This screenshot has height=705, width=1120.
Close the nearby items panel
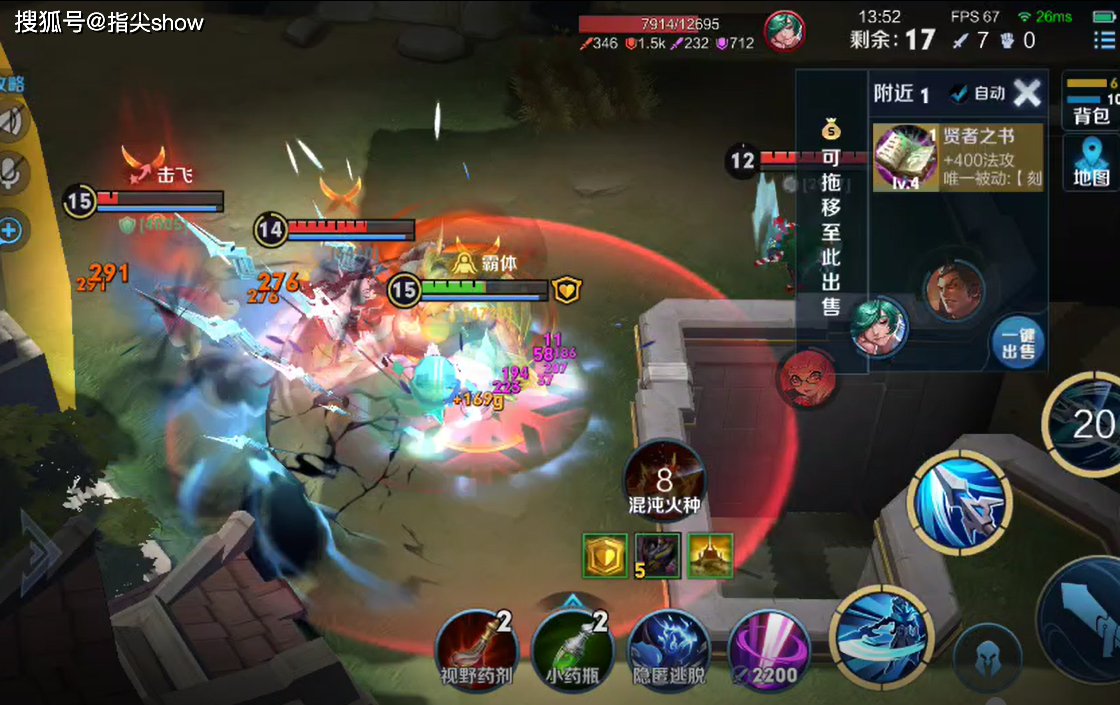(1027, 93)
